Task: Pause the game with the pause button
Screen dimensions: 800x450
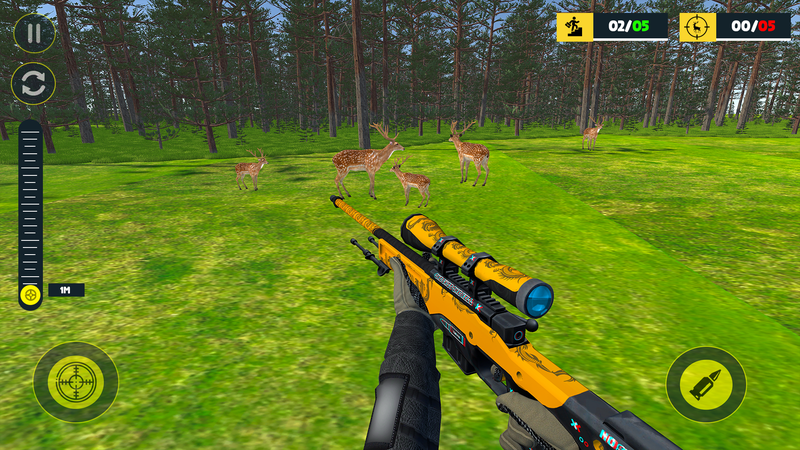Action: pyautogui.click(x=34, y=33)
